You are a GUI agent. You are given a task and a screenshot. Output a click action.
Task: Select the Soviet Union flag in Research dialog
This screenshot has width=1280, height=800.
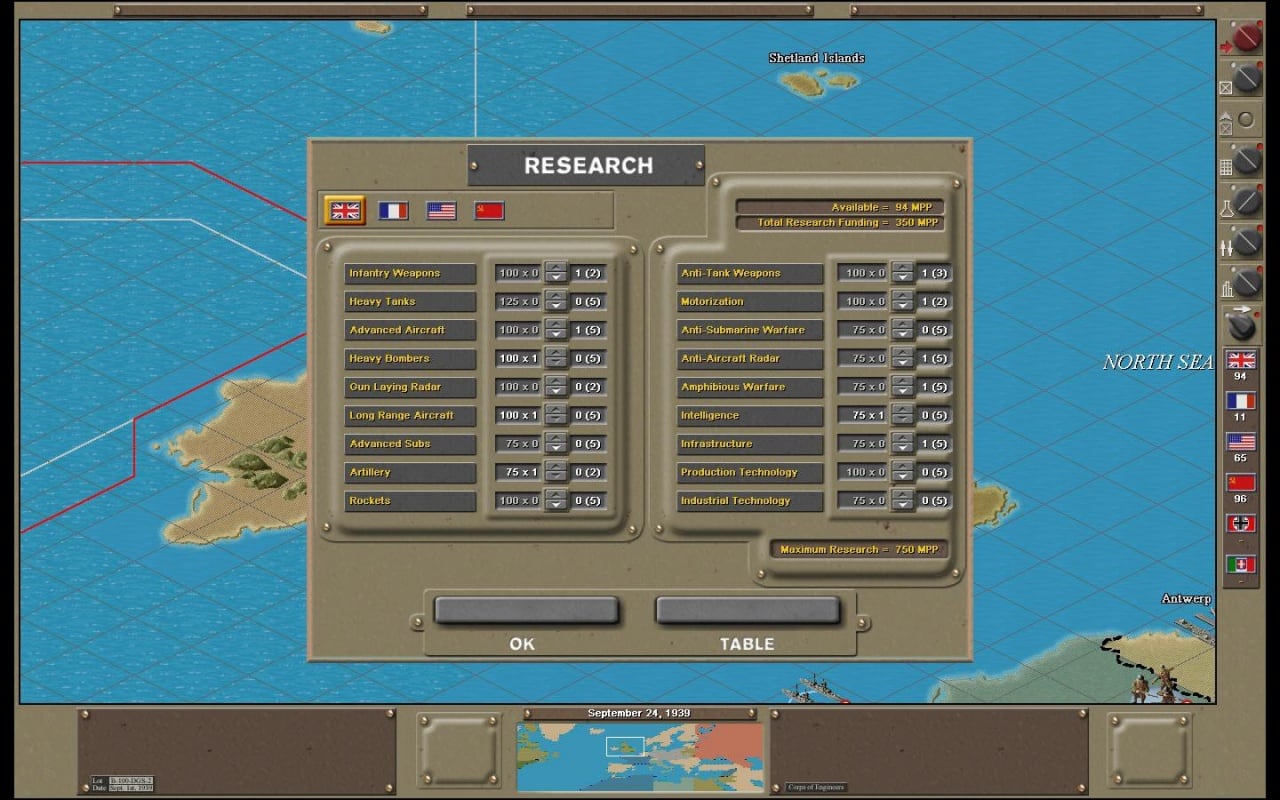coord(489,210)
